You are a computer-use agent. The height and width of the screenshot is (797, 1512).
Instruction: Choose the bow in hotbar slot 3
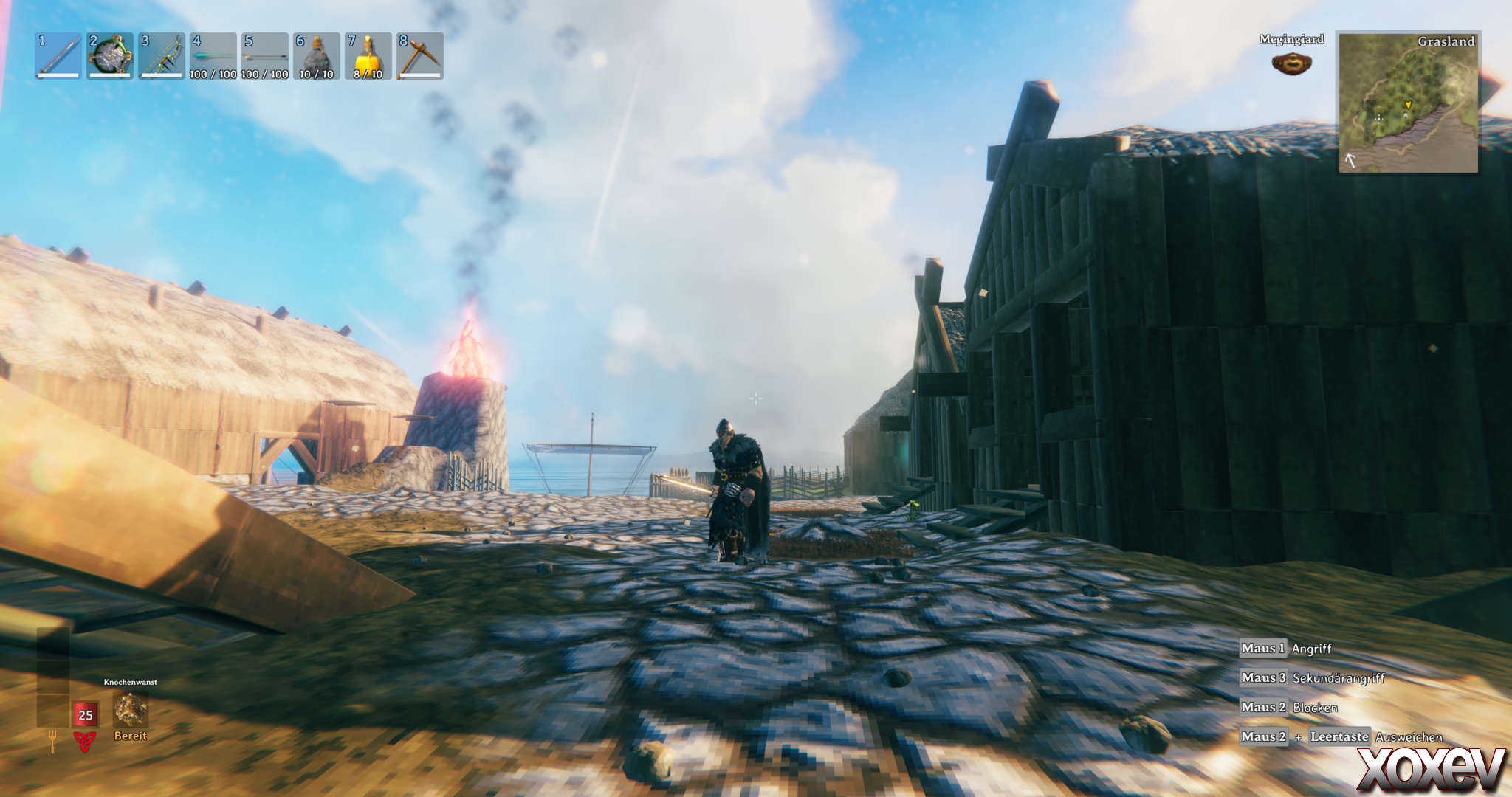(162, 55)
